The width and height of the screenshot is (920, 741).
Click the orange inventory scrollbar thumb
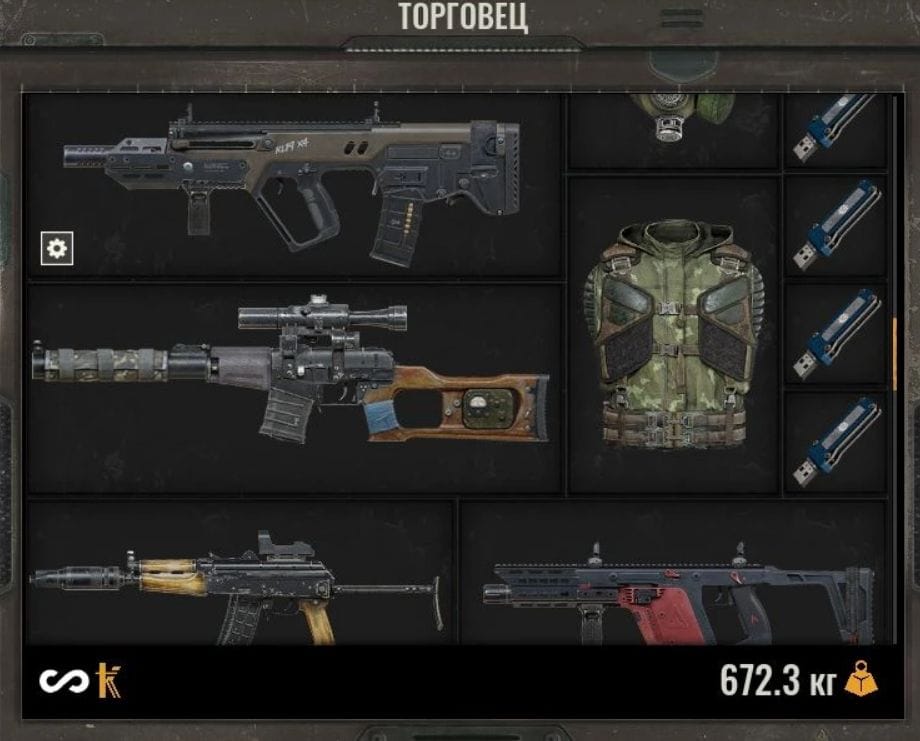894,353
